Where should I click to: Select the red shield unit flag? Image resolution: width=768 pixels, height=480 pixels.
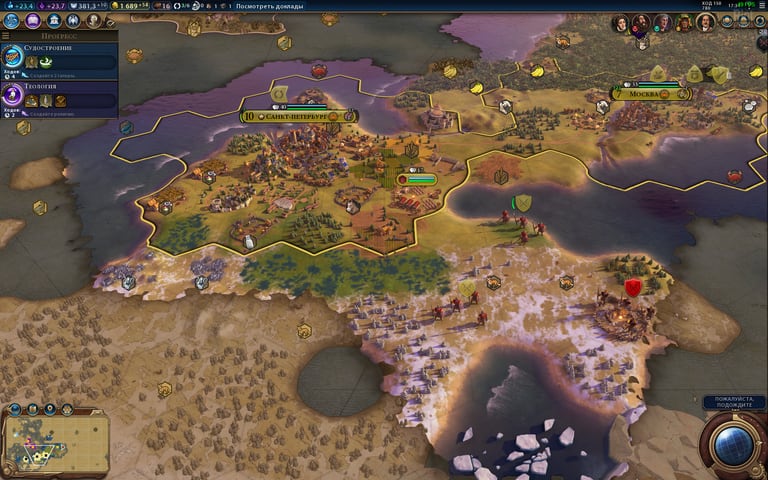point(632,288)
